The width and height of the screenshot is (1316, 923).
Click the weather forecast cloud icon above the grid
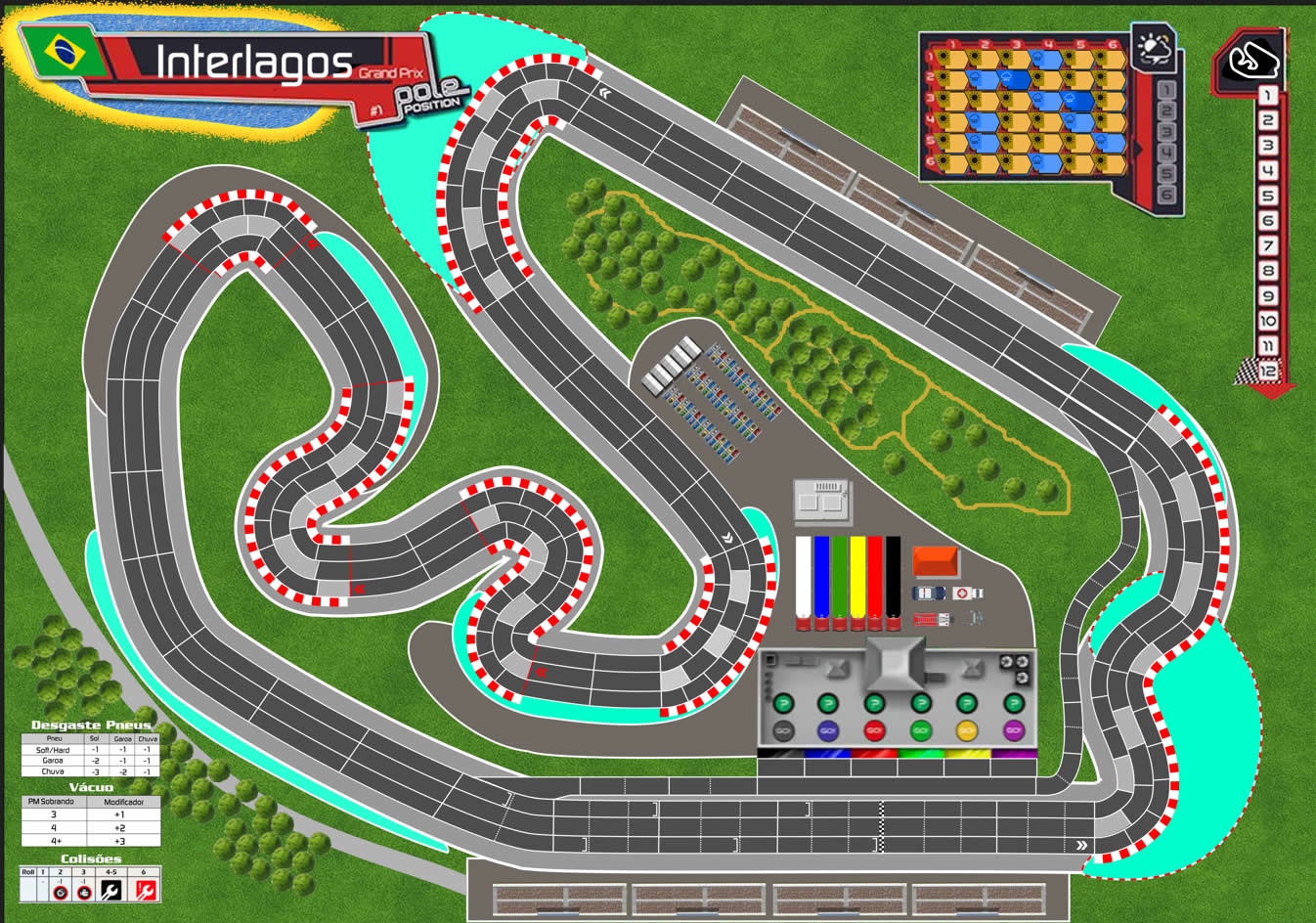[x=1153, y=48]
